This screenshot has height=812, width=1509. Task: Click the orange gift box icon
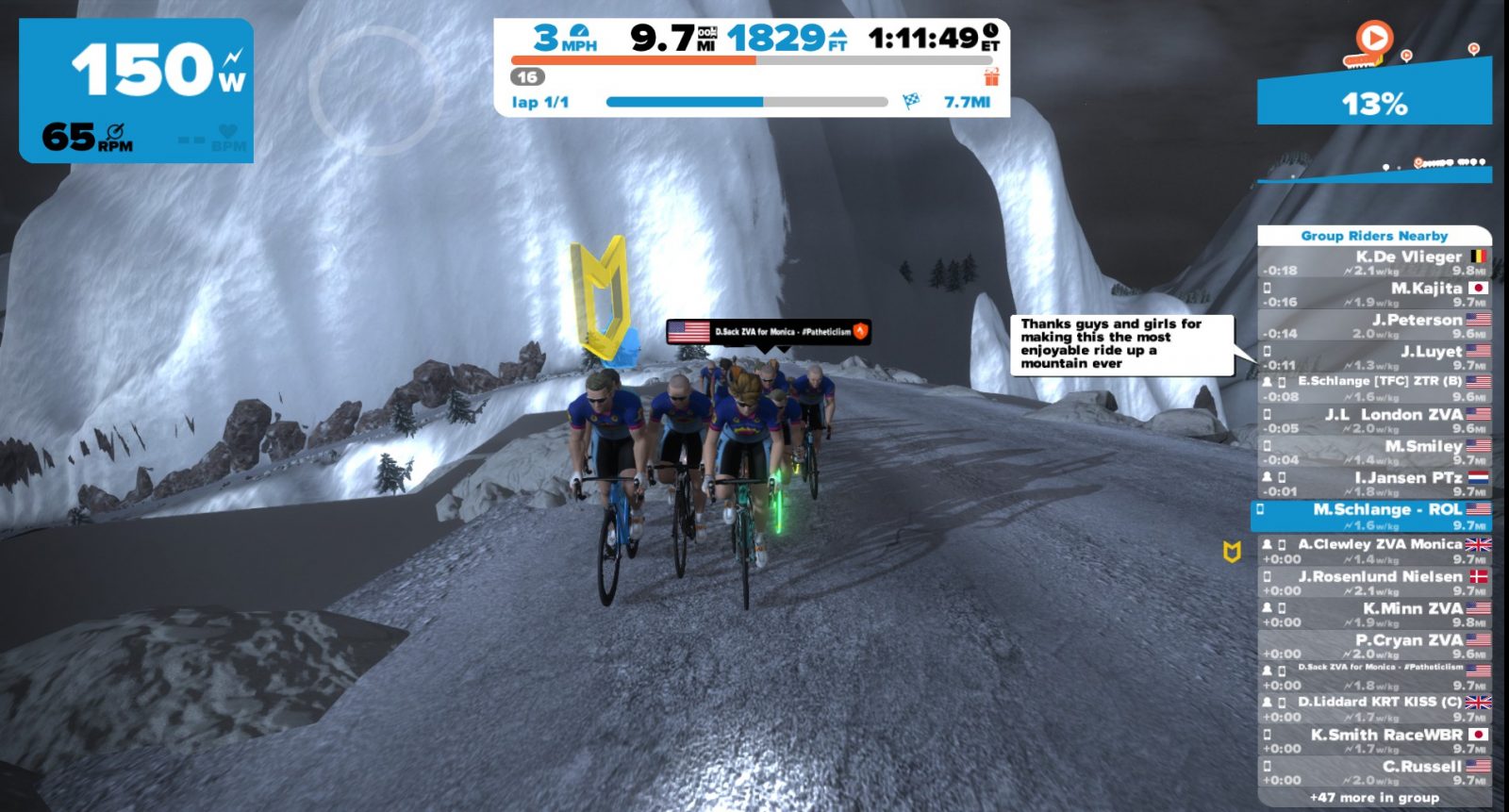991,76
